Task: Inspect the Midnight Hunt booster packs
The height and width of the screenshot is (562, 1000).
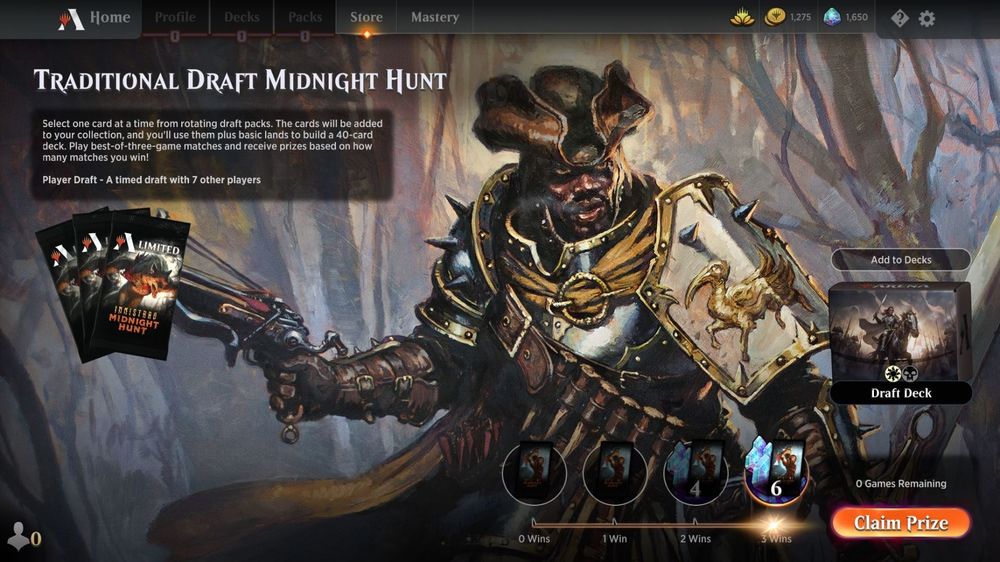Action: coord(112,284)
